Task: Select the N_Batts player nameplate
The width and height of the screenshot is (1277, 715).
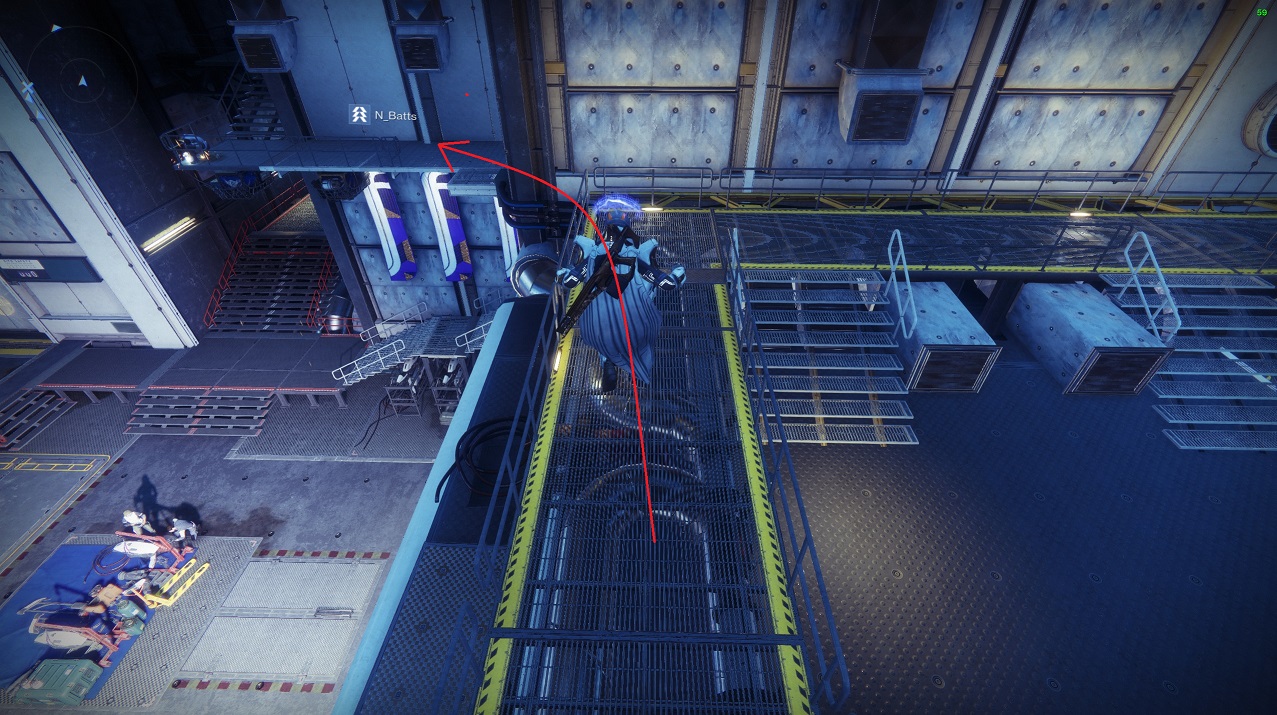Action: coord(384,115)
